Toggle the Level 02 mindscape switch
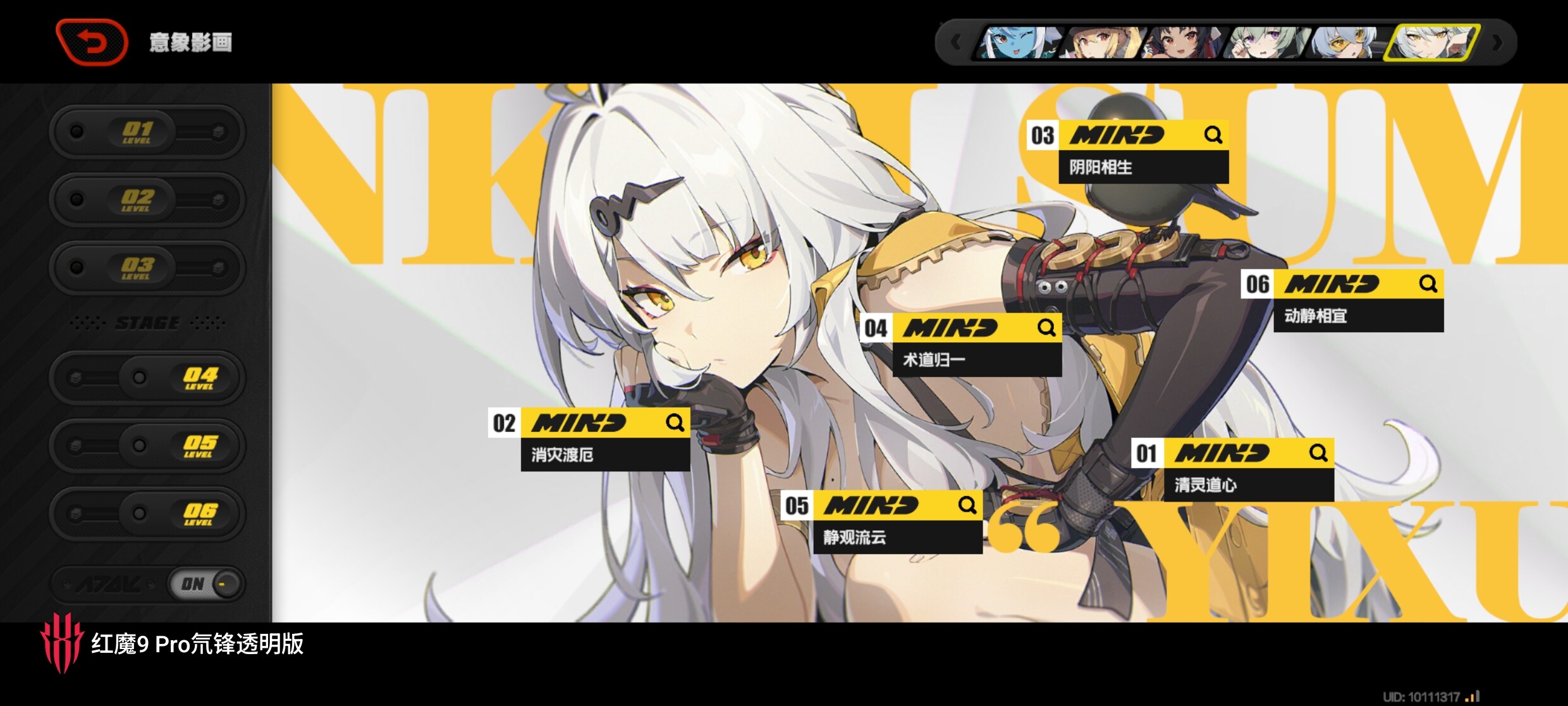This screenshot has height=706, width=1568. point(147,200)
